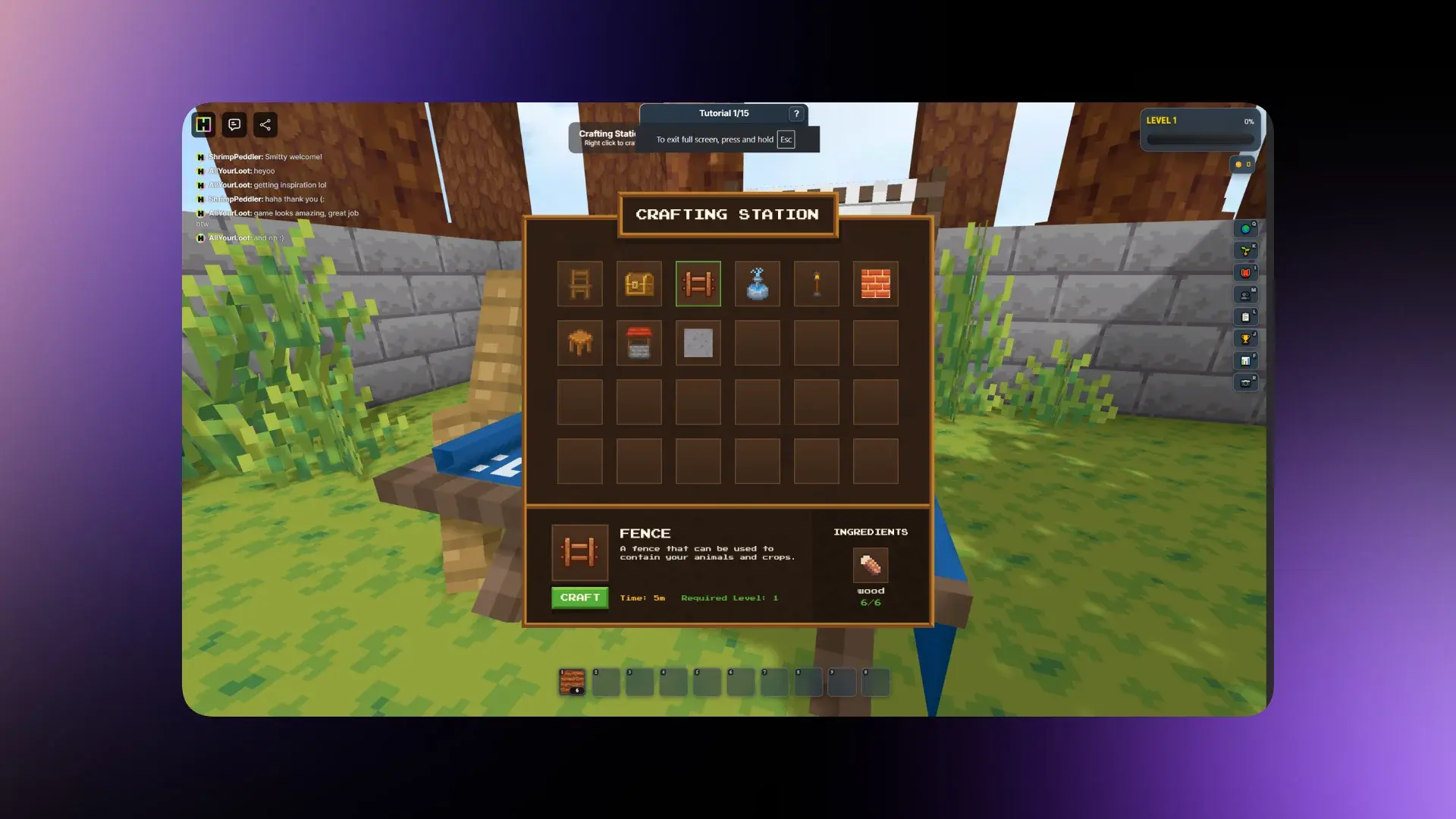The width and height of the screenshot is (1456, 819).
Task: Choose the fountain recipe
Action: point(757,284)
